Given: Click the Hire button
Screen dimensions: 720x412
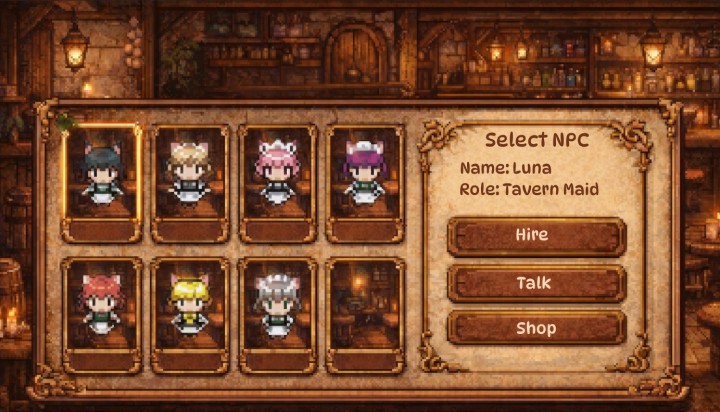Looking at the screenshot, I should click(x=537, y=237).
